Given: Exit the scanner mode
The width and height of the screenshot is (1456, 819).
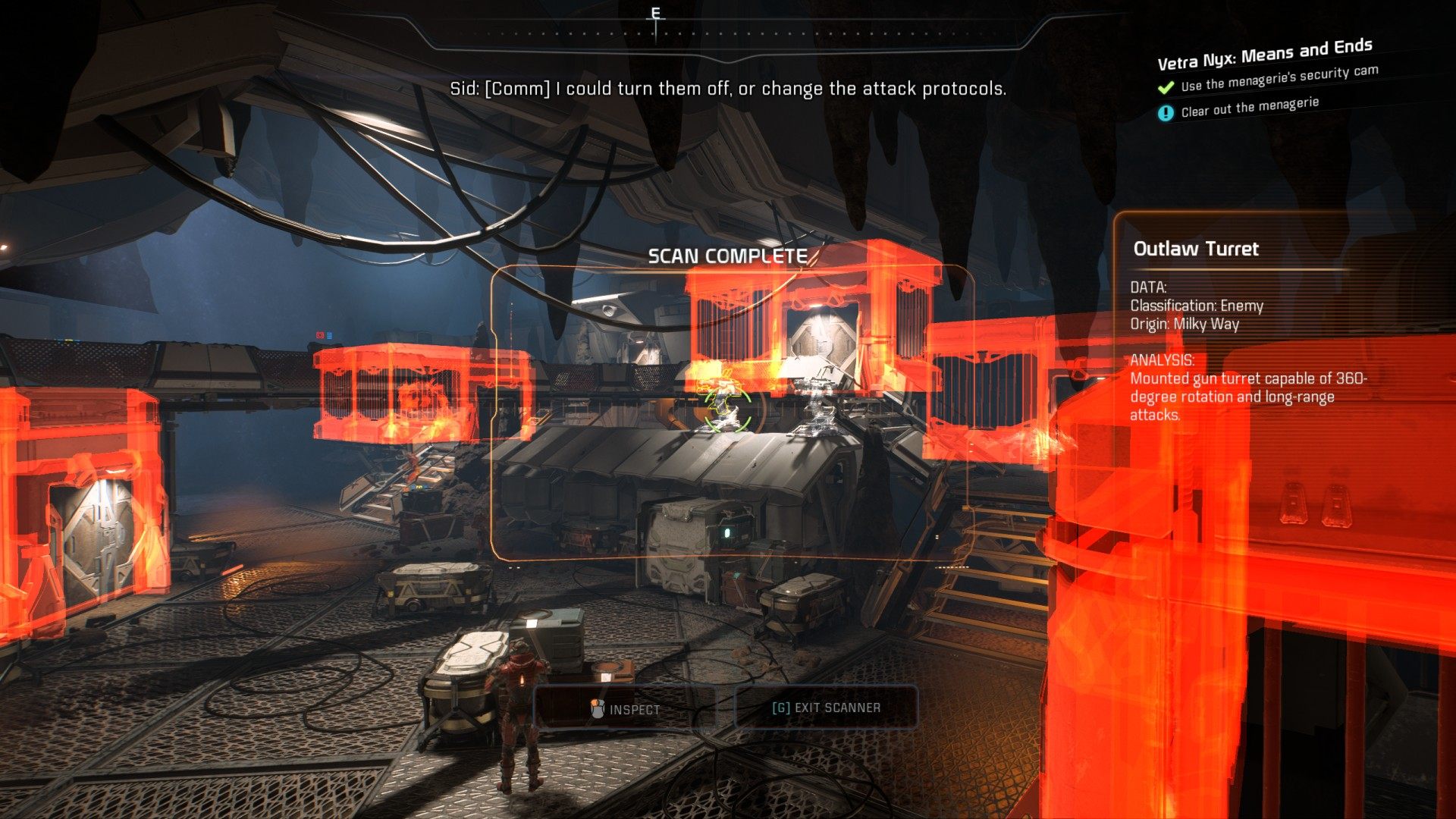Looking at the screenshot, I should [x=826, y=708].
